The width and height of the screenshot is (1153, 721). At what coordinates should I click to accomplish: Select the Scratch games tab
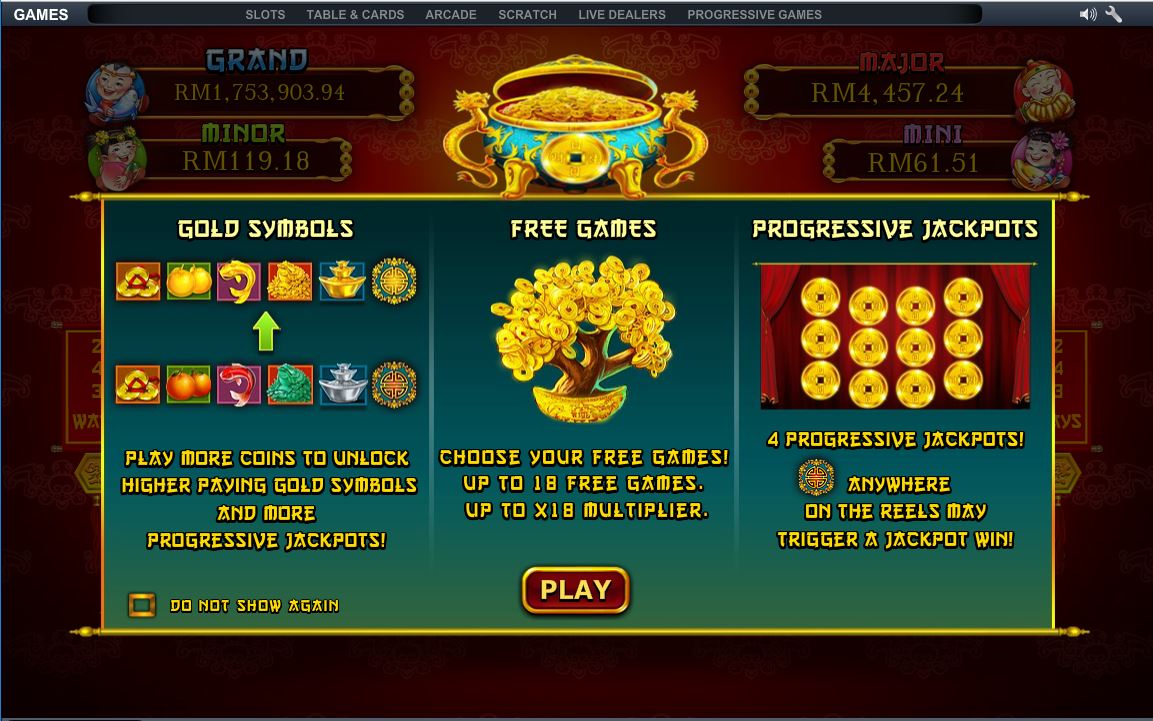(x=527, y=15)
